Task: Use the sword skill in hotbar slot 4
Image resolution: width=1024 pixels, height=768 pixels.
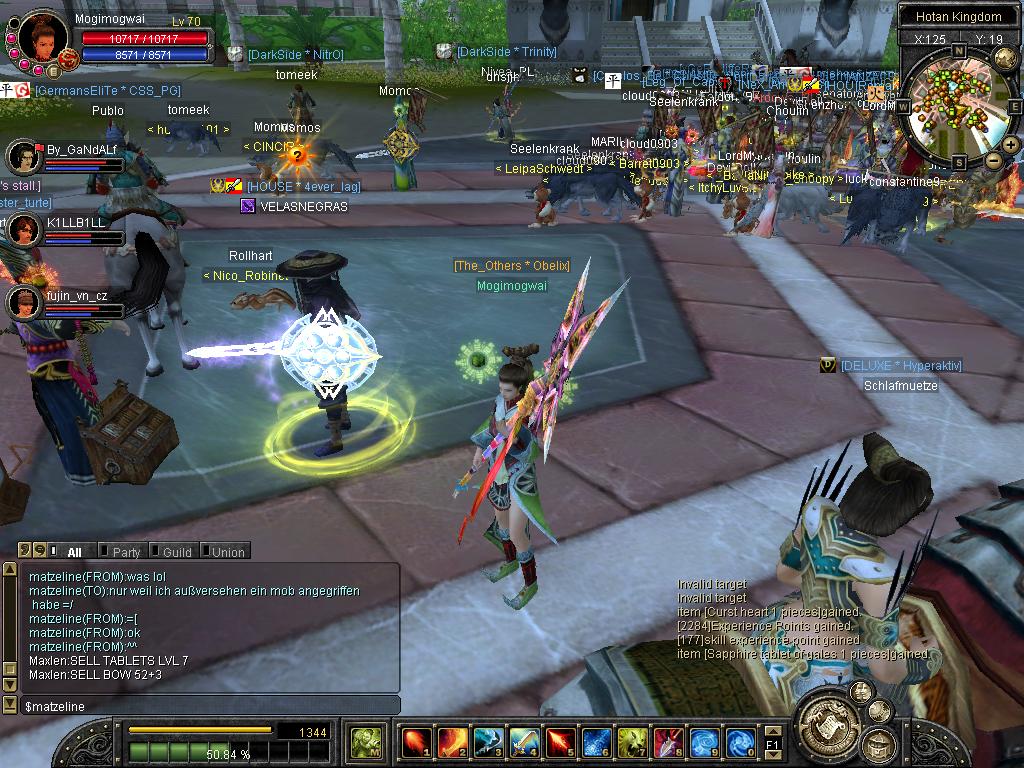Action: pos(524,742)
